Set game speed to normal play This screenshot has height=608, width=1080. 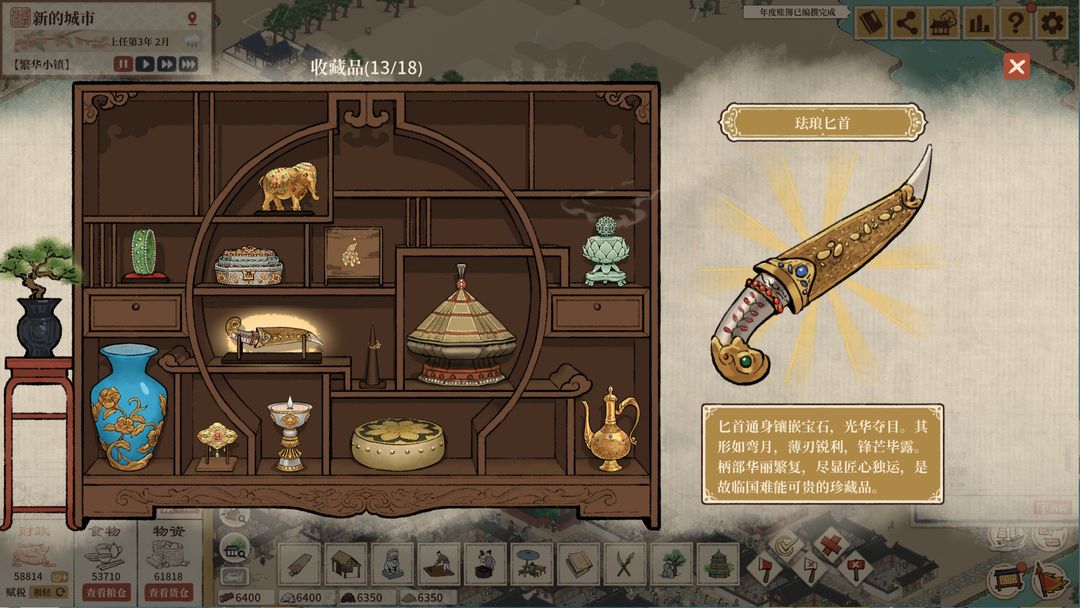(145, 64)
